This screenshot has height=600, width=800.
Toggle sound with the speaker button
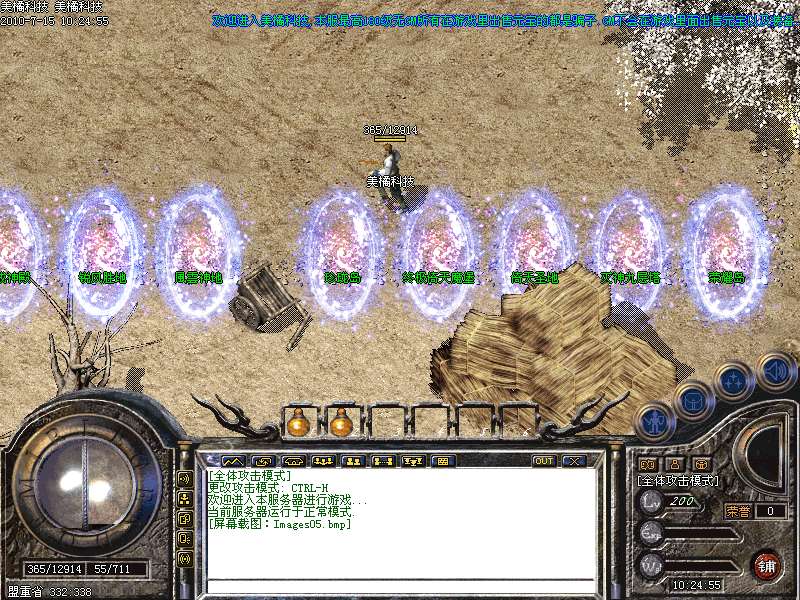775,373
